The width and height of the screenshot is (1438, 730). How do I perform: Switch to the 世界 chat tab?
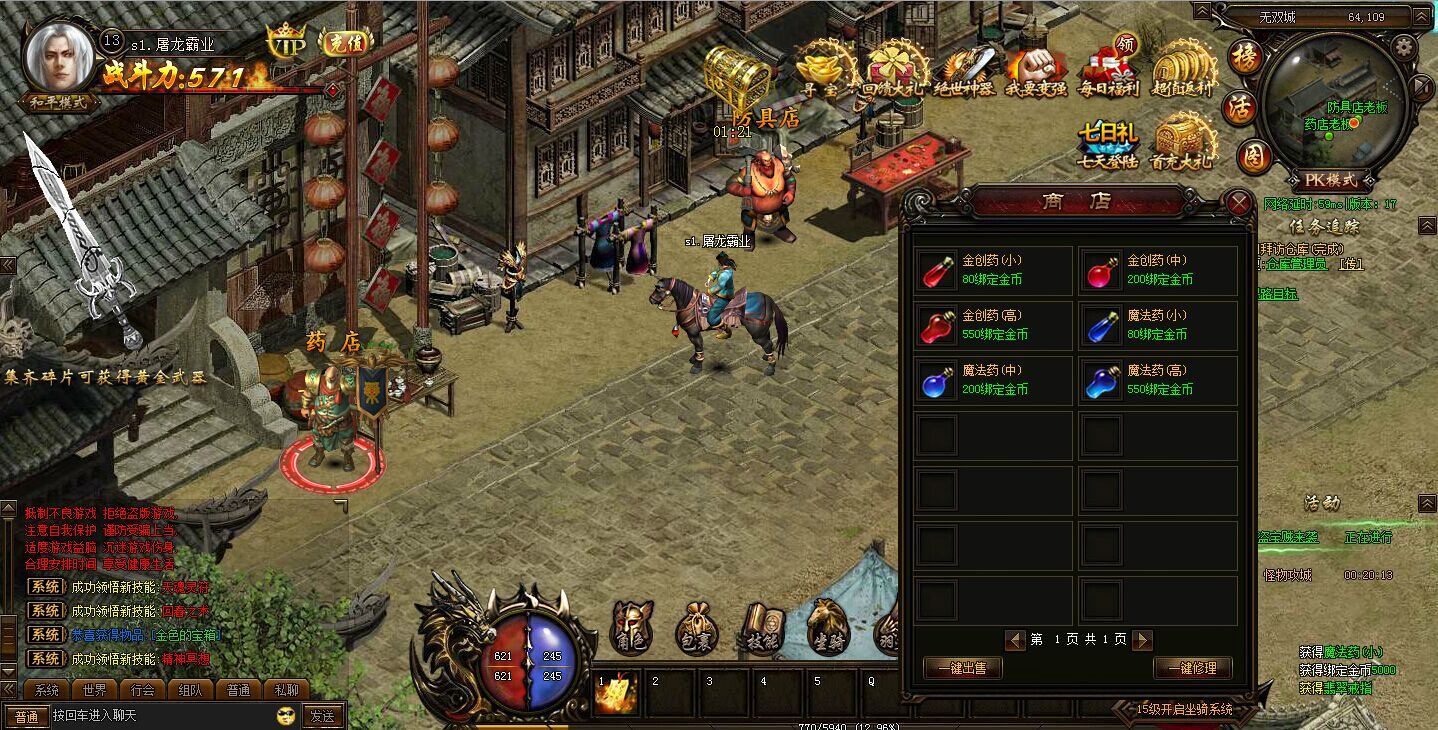95,690
